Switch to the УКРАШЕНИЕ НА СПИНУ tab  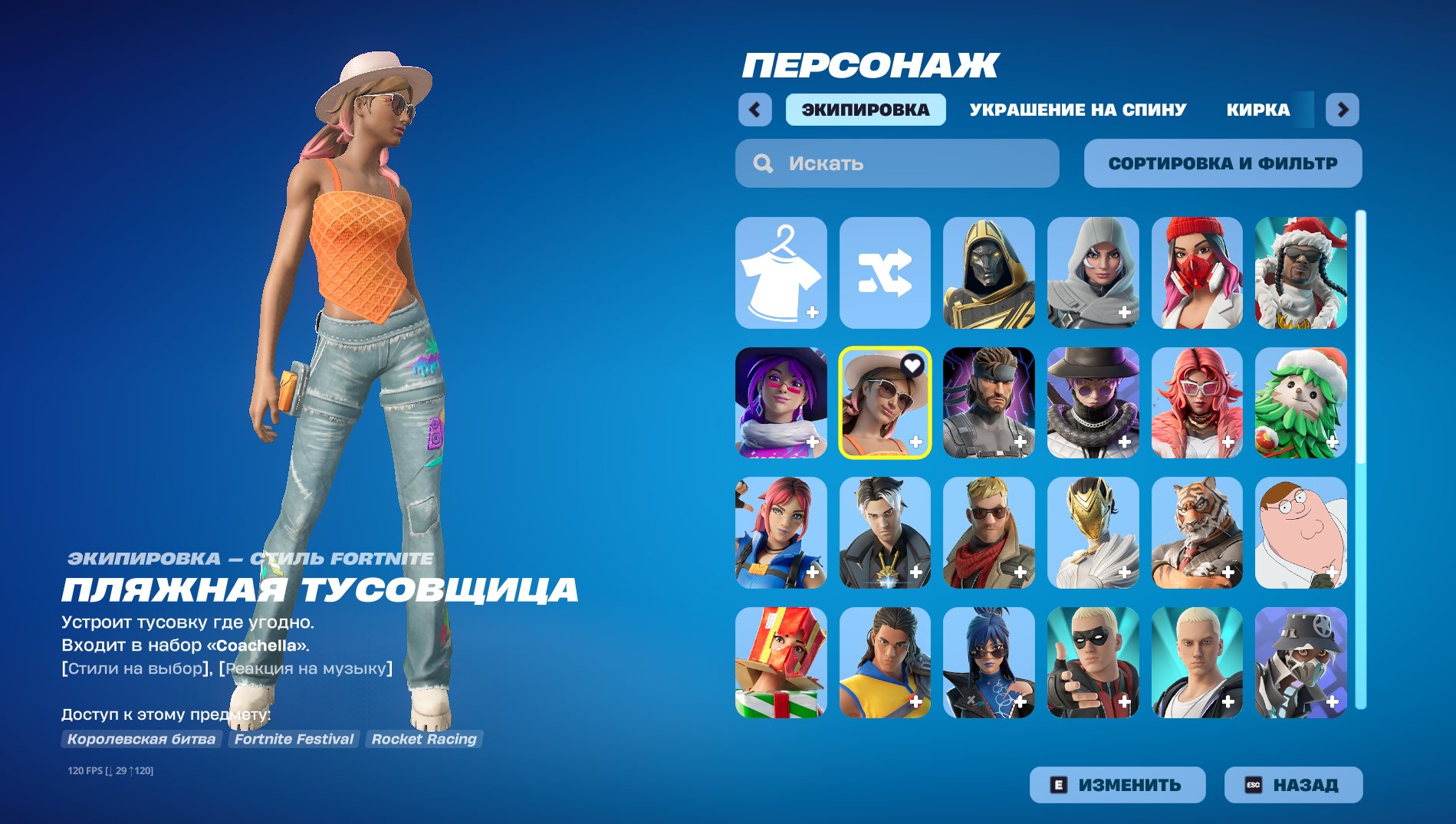point(1076,110)
